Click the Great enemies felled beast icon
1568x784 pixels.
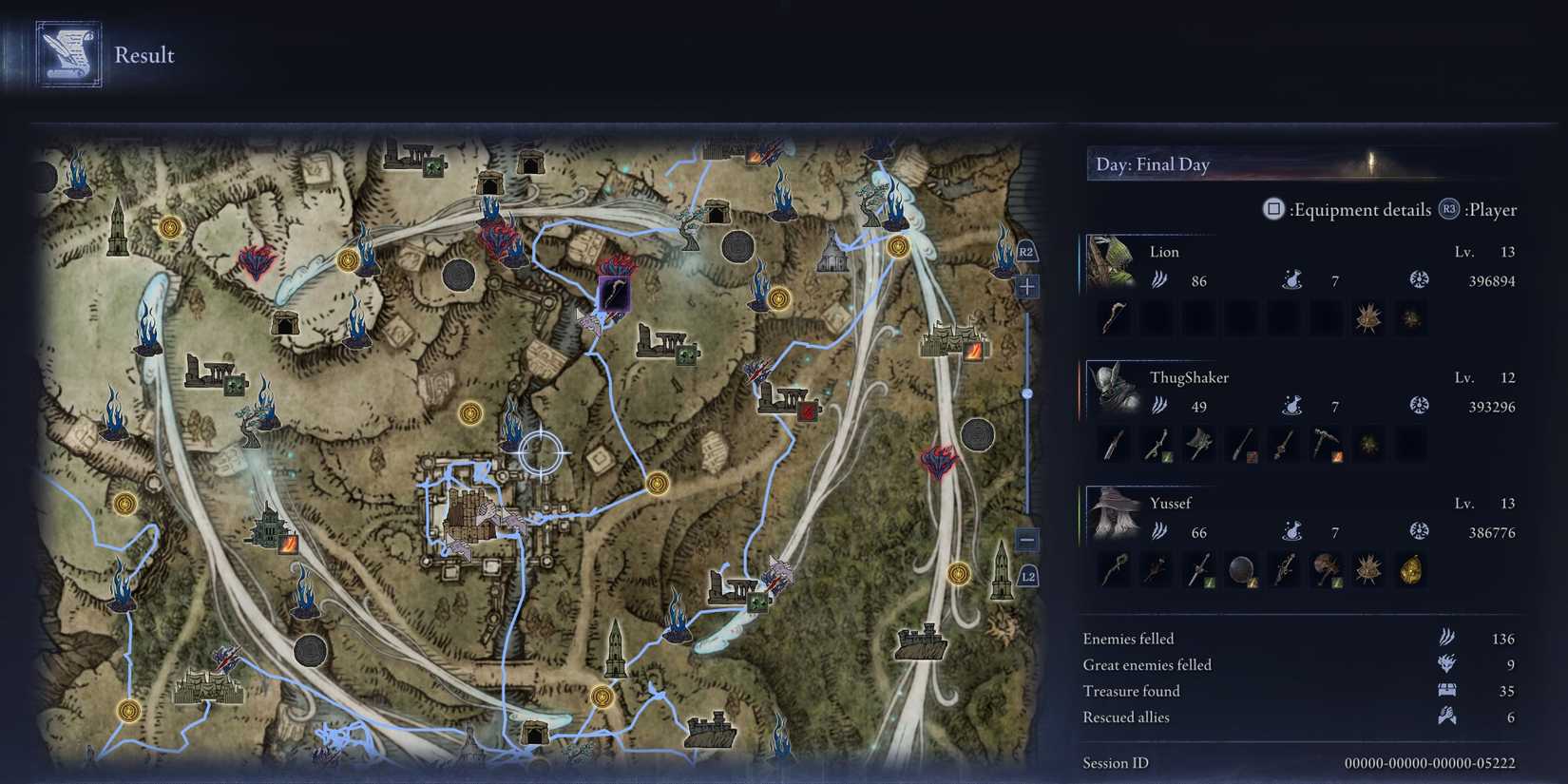1445,665
